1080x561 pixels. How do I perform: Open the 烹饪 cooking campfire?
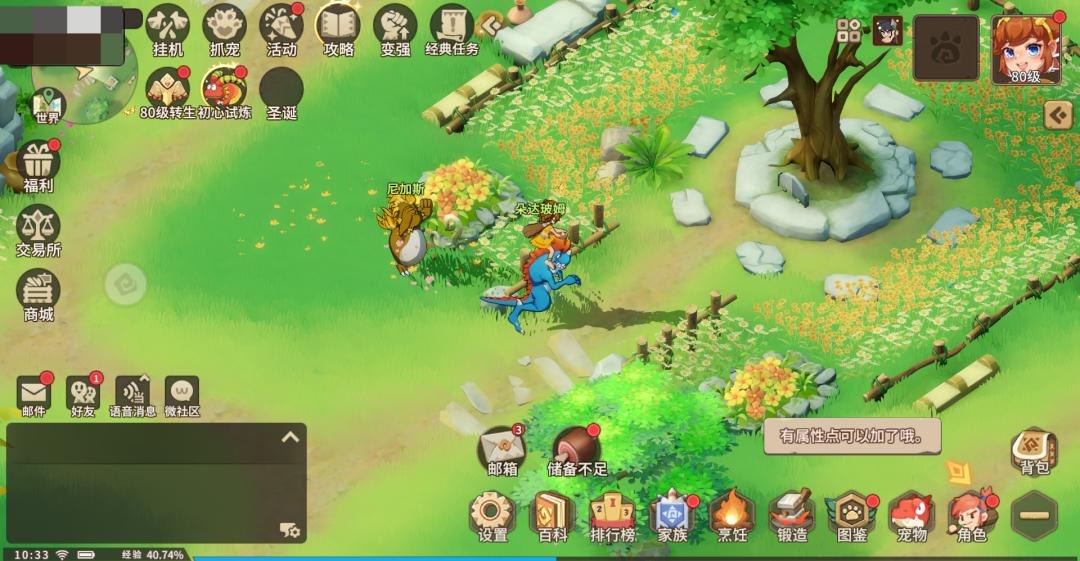[x=731, y=514]
